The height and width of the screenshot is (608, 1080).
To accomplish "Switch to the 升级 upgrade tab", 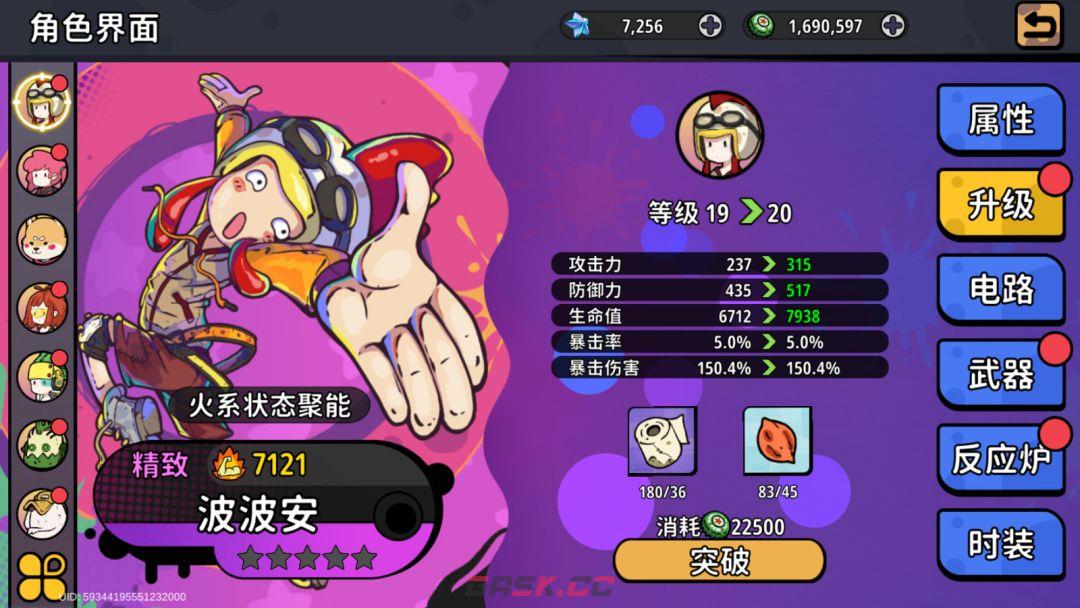I will [x=1000, y=205].
